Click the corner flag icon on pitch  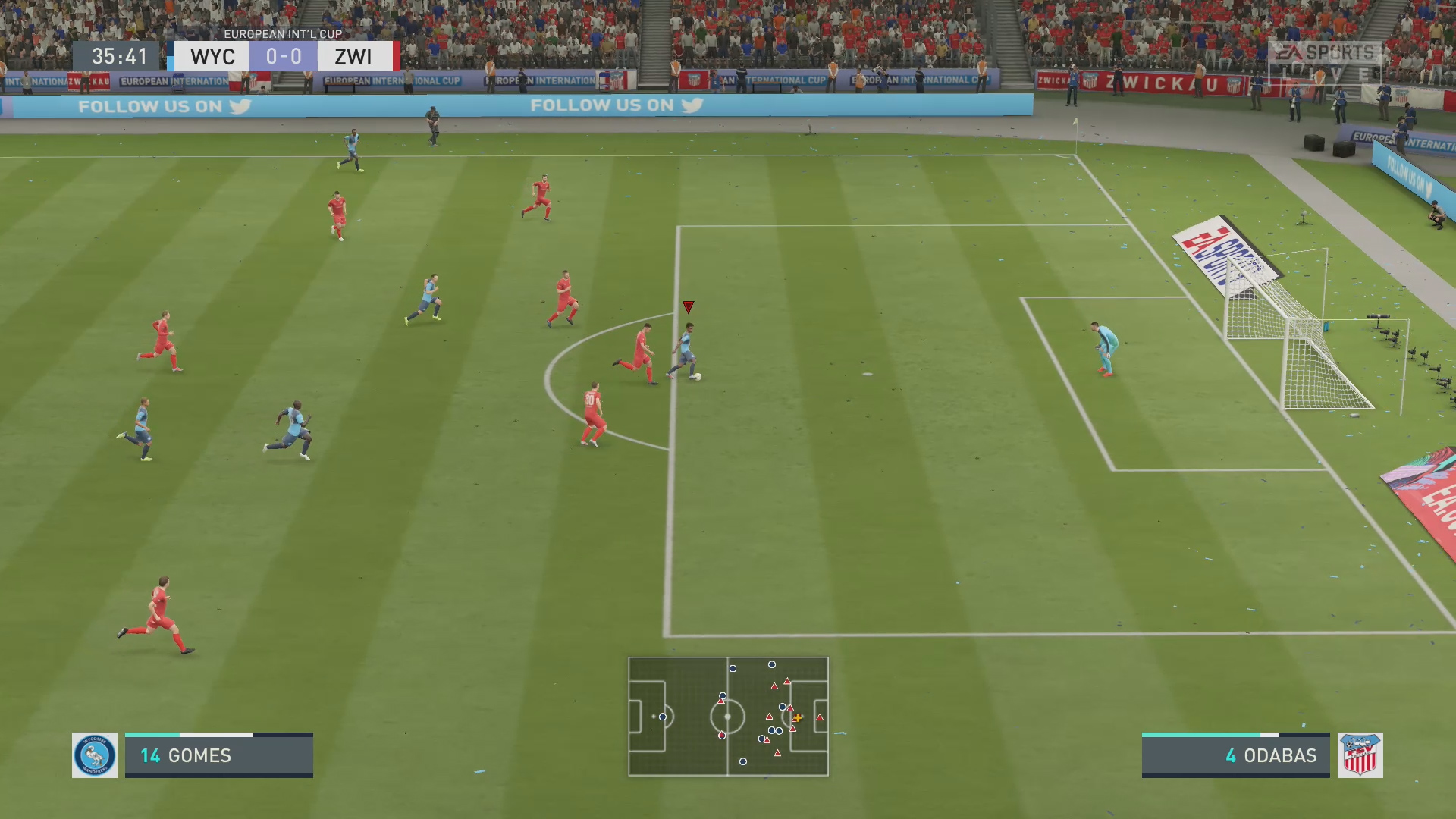click(1075, 129)
